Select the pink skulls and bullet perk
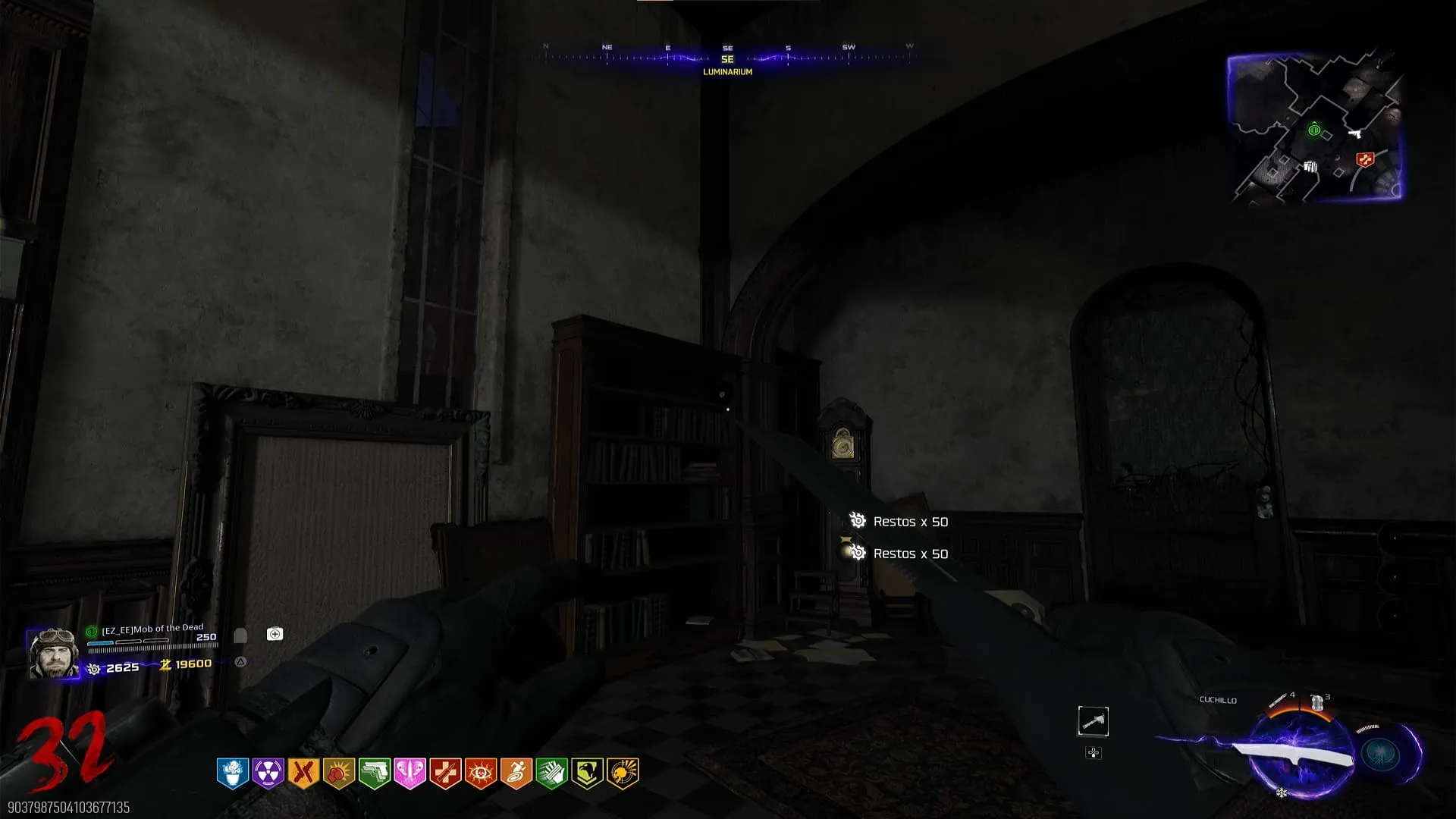 pyautogui.click(x=409, y=773)
